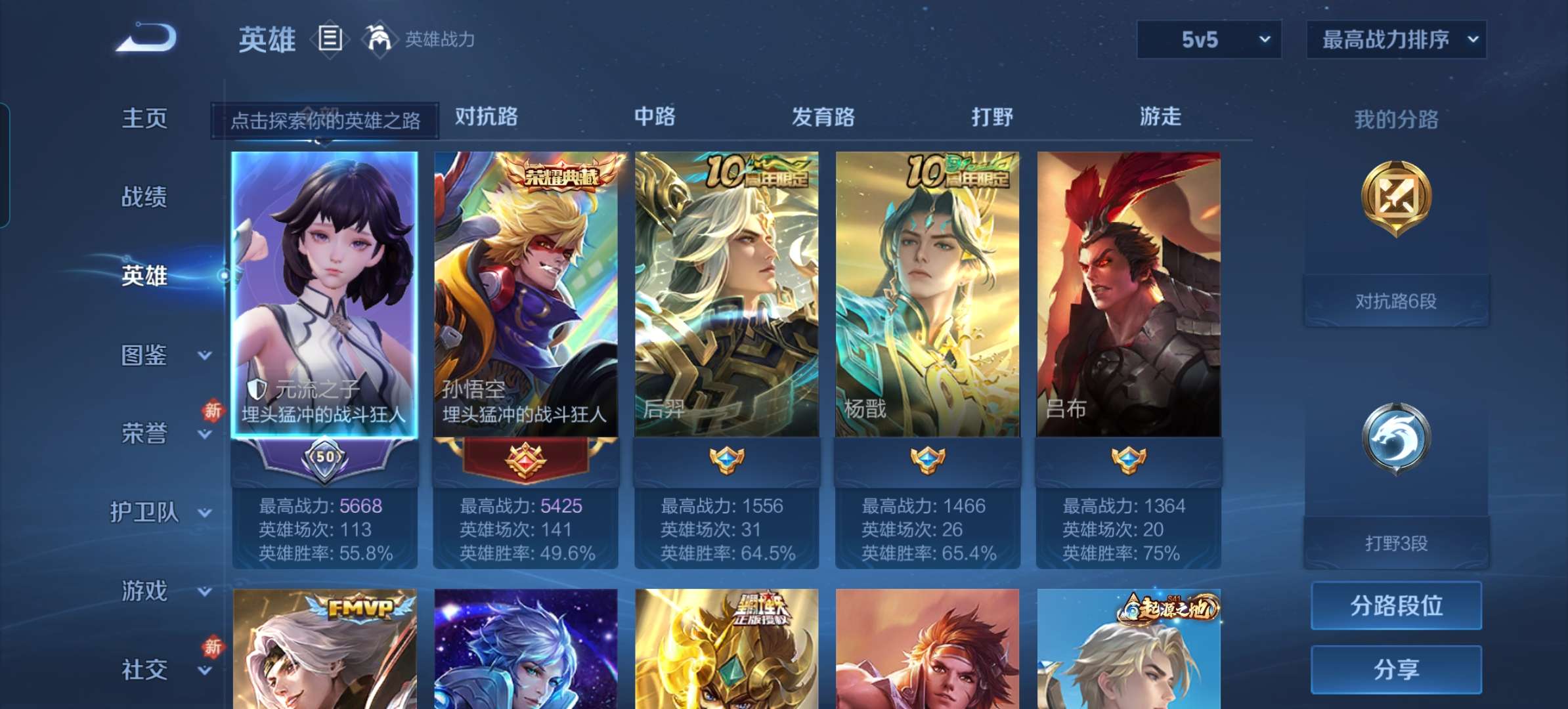This screenshot has height=709, width=1568.
Task: Switch to the 打野 lane tab
Action: [x=991, y=117]
